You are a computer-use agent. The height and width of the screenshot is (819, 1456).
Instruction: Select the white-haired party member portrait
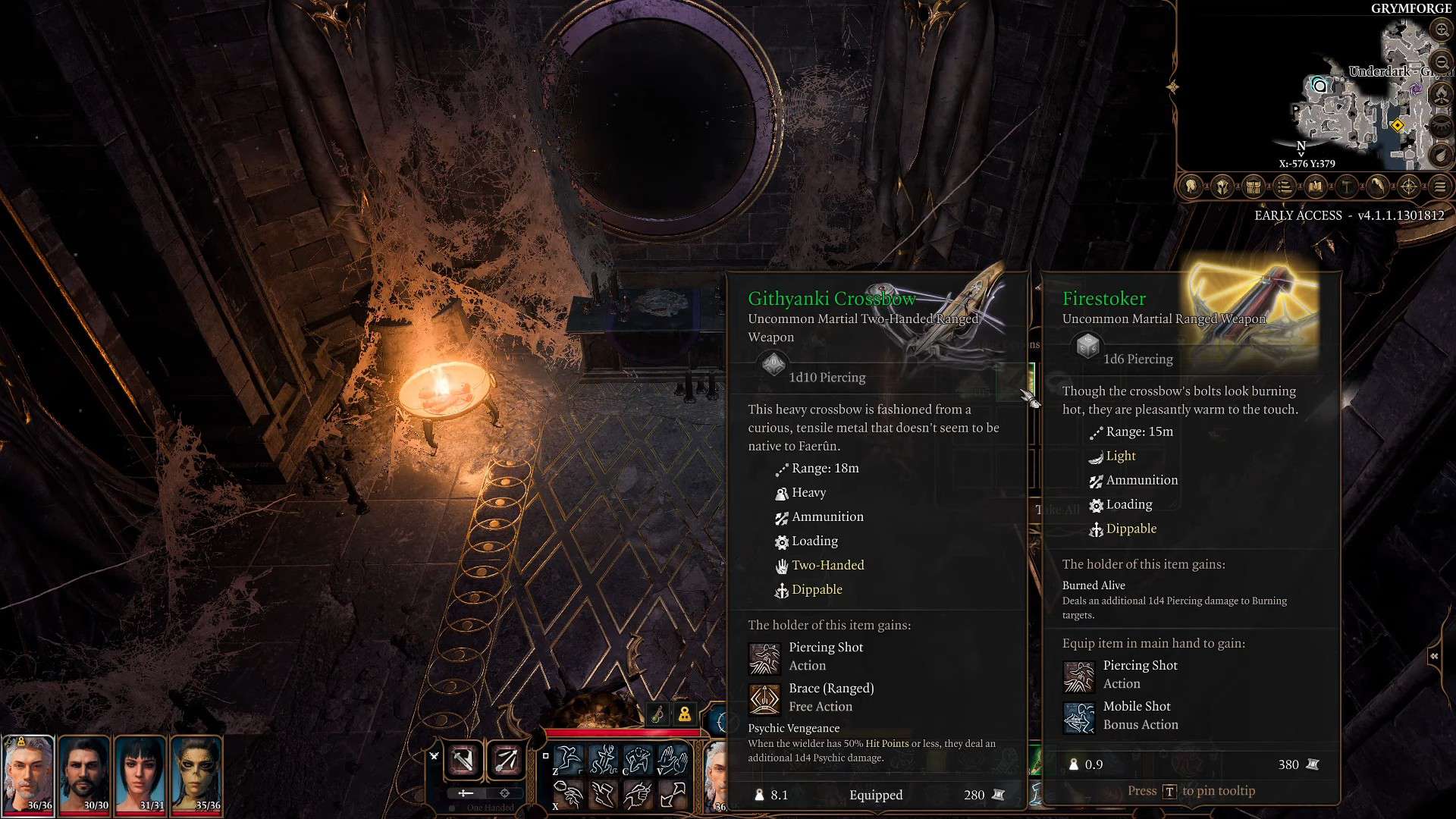point(29,773)
